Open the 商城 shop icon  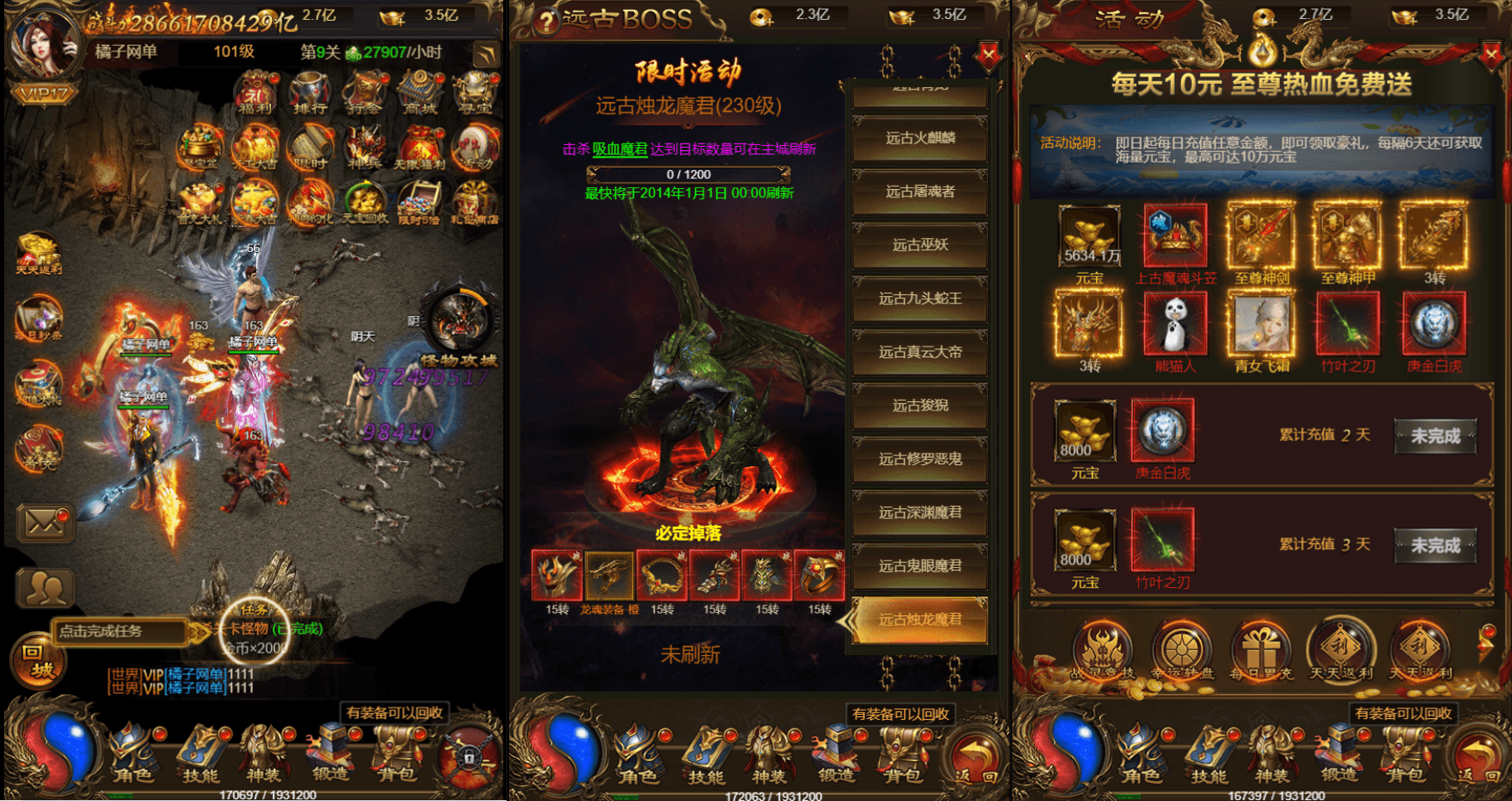[420, 92]
